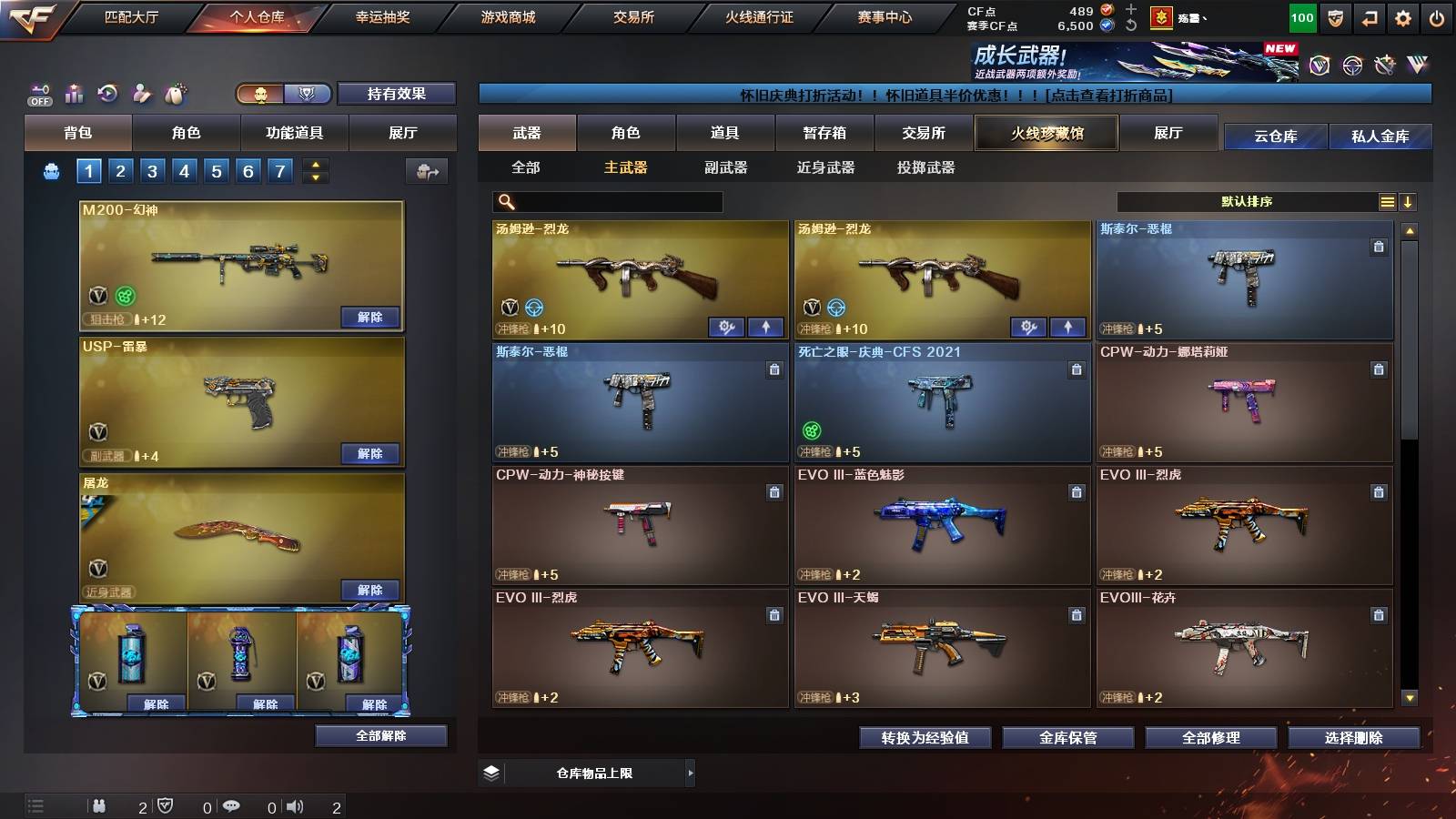
Task: Click the ranking bars icon in left toolbar
Action: [74, 93]
